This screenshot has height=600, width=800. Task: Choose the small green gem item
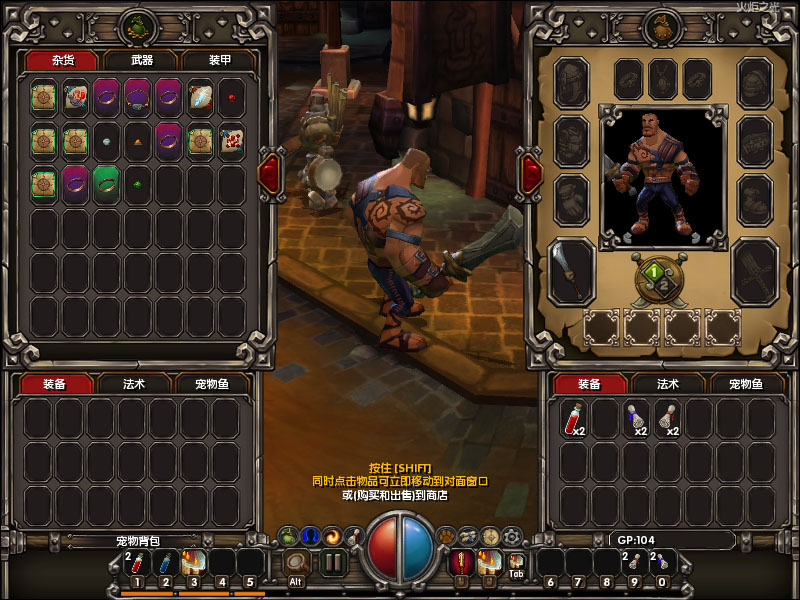tap(137, 184)
